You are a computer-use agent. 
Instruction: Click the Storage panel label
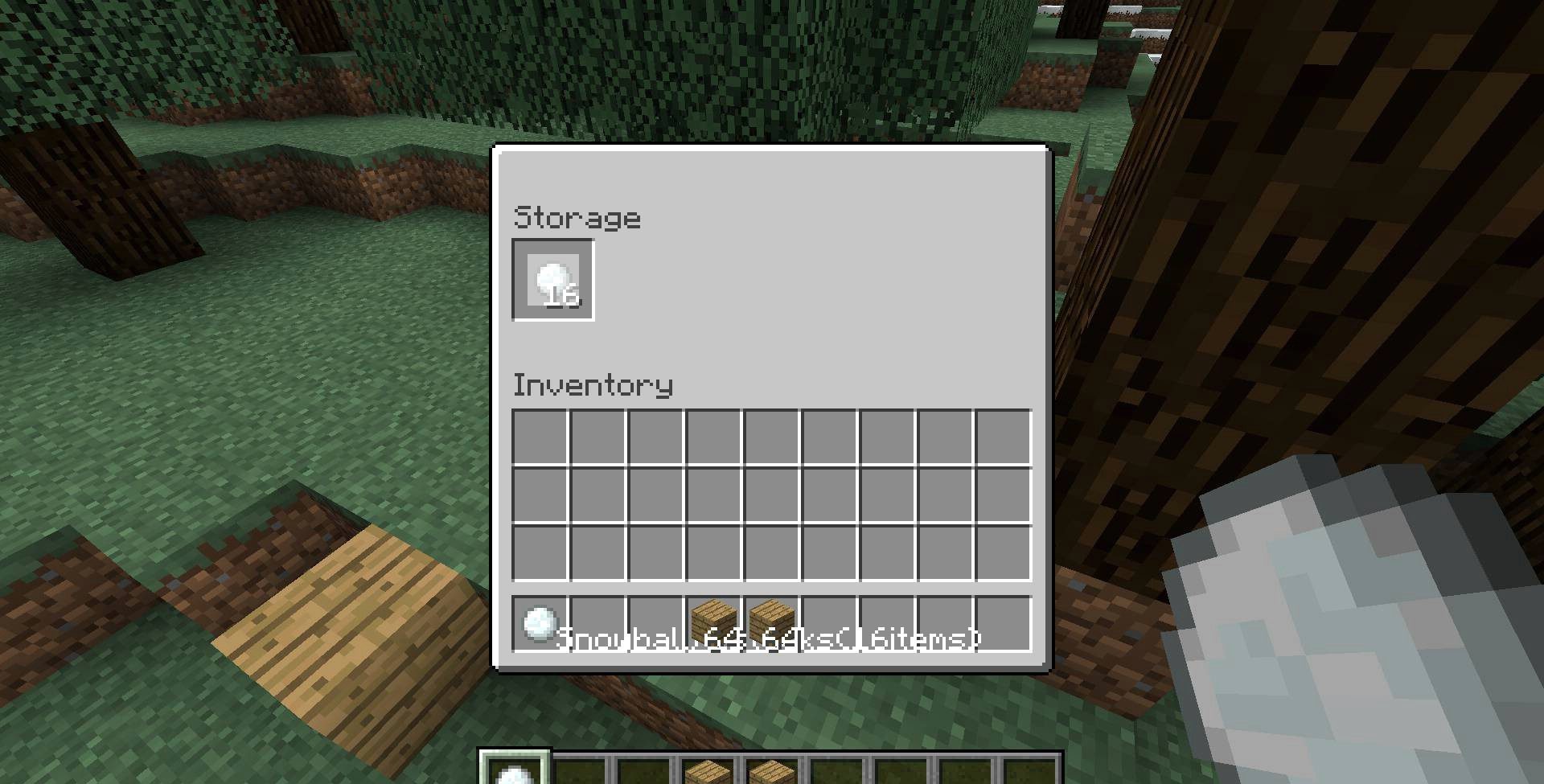pyautogui.click(x=576, y=216)
